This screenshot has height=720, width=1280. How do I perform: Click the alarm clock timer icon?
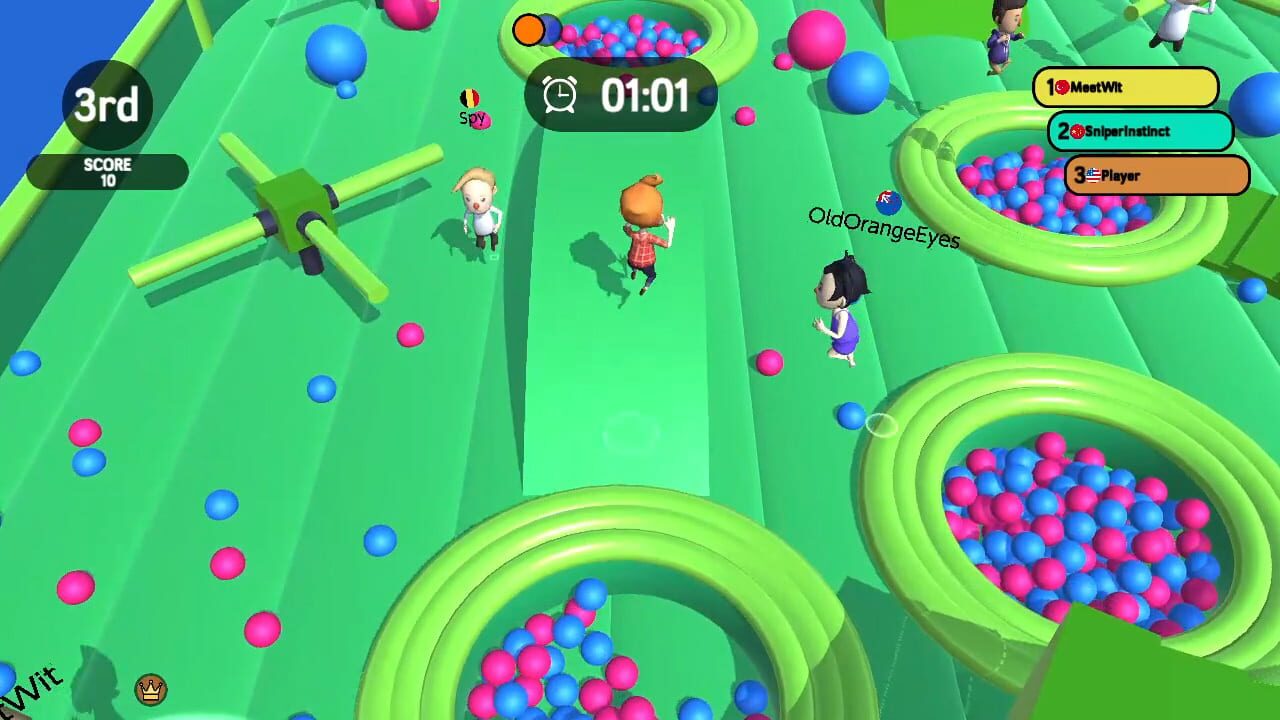click(560, 96)
